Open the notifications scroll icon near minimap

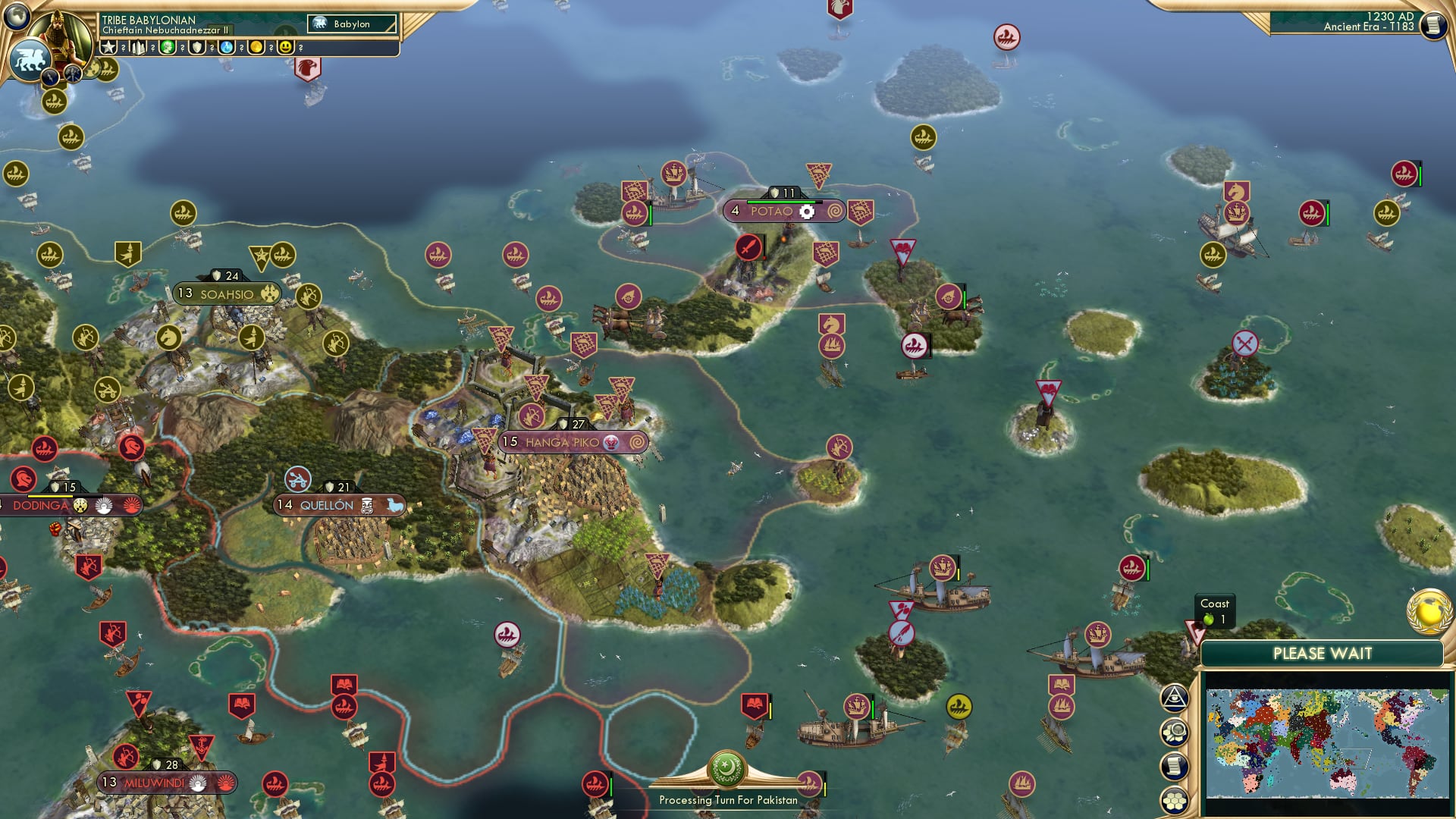coord(1174,766)
